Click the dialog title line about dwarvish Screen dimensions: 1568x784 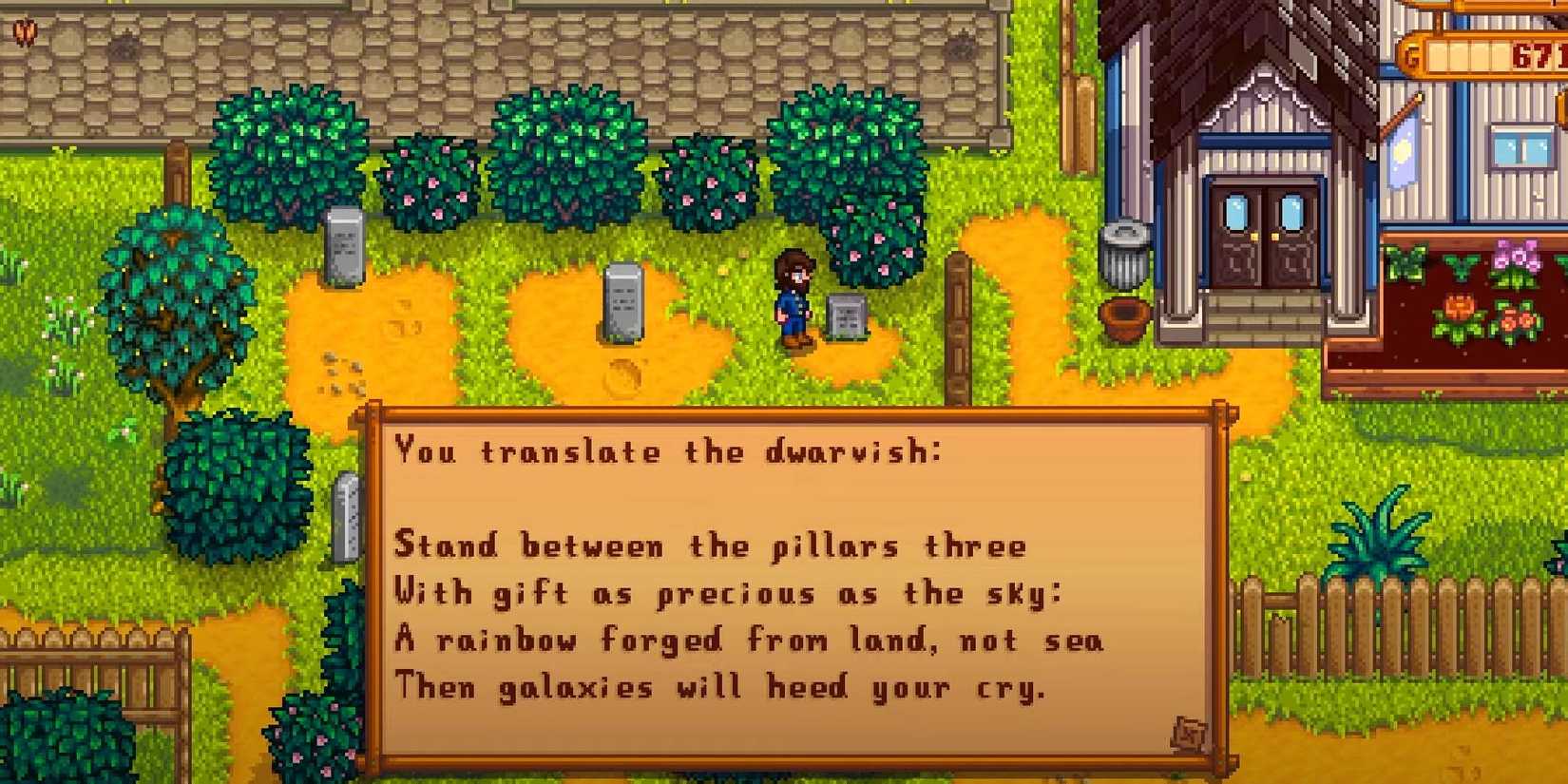(x=668, y=452)
